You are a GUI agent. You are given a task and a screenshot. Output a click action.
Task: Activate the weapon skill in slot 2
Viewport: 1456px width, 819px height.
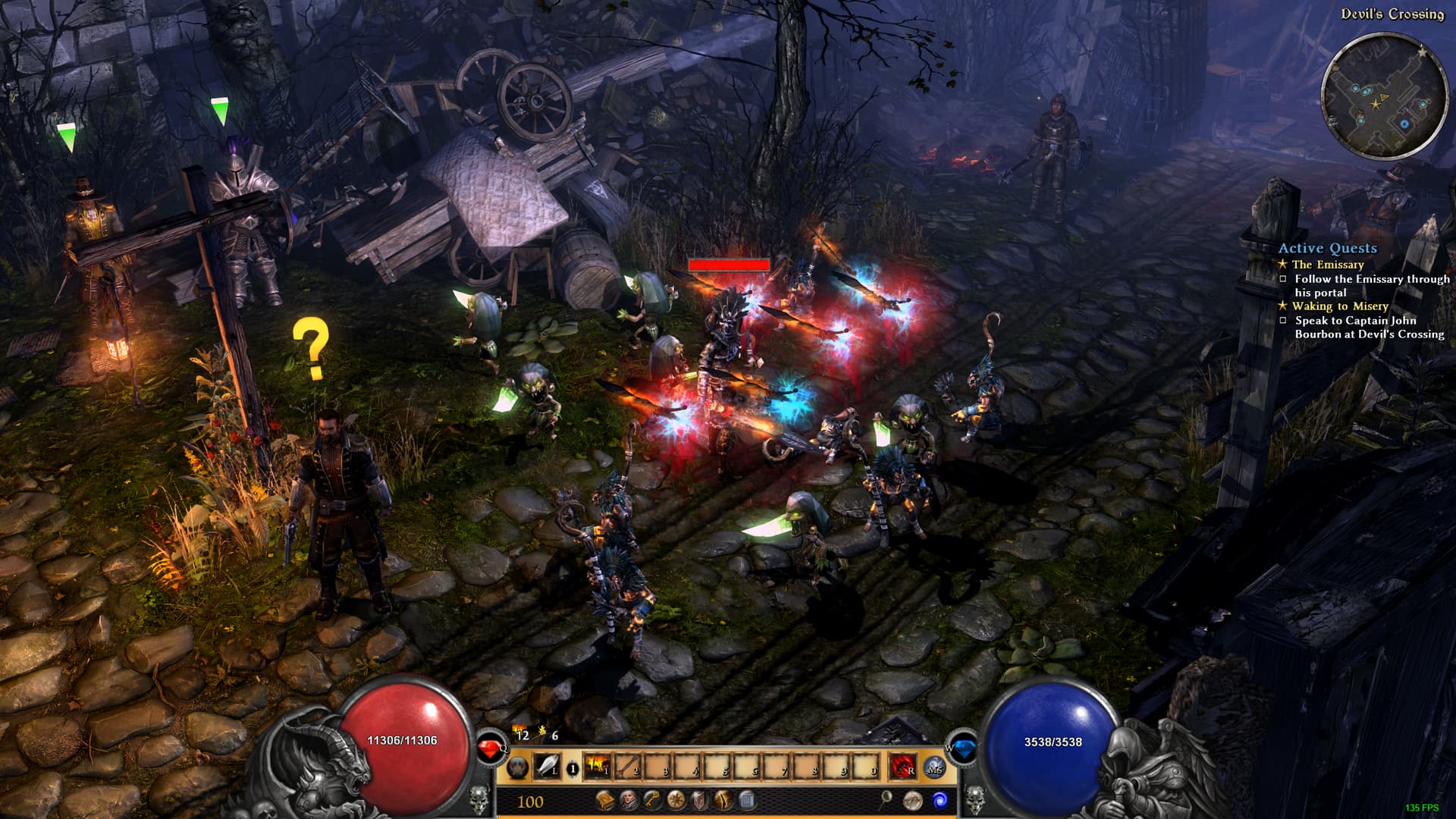click(628, 767)
